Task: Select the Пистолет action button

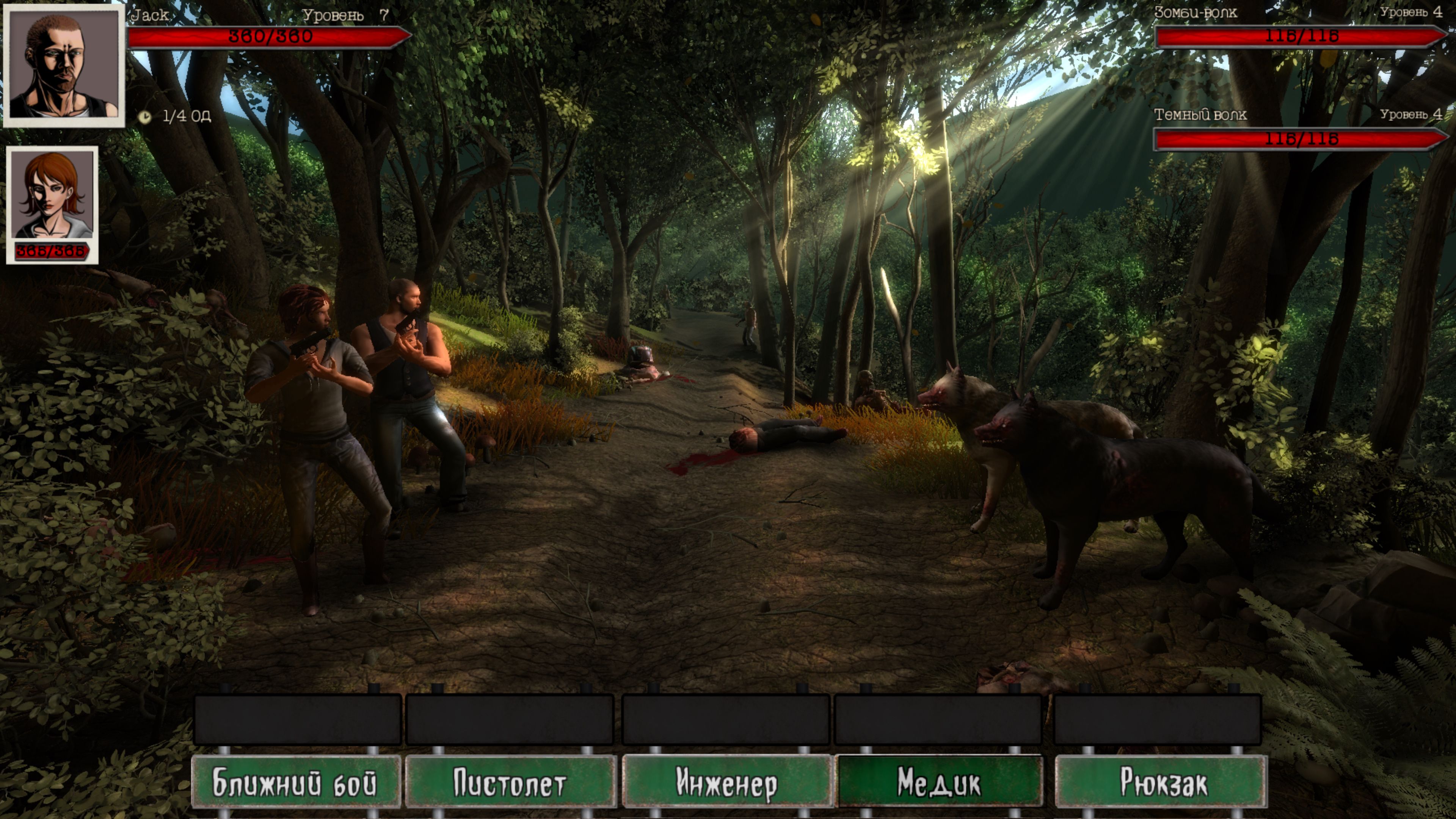Action: pos(510,783)
